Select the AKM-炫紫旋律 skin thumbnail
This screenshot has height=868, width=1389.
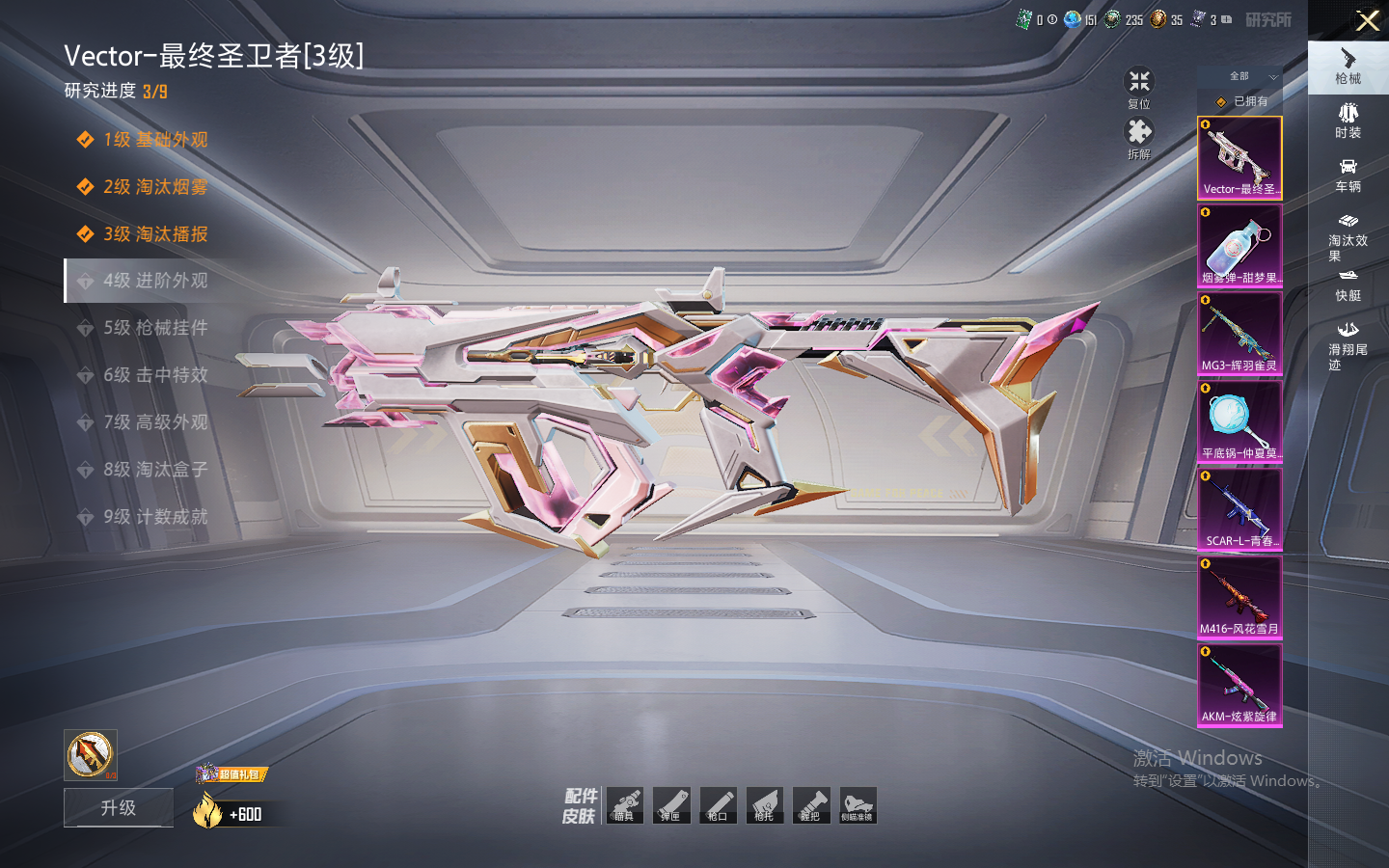coord(1239,685)
